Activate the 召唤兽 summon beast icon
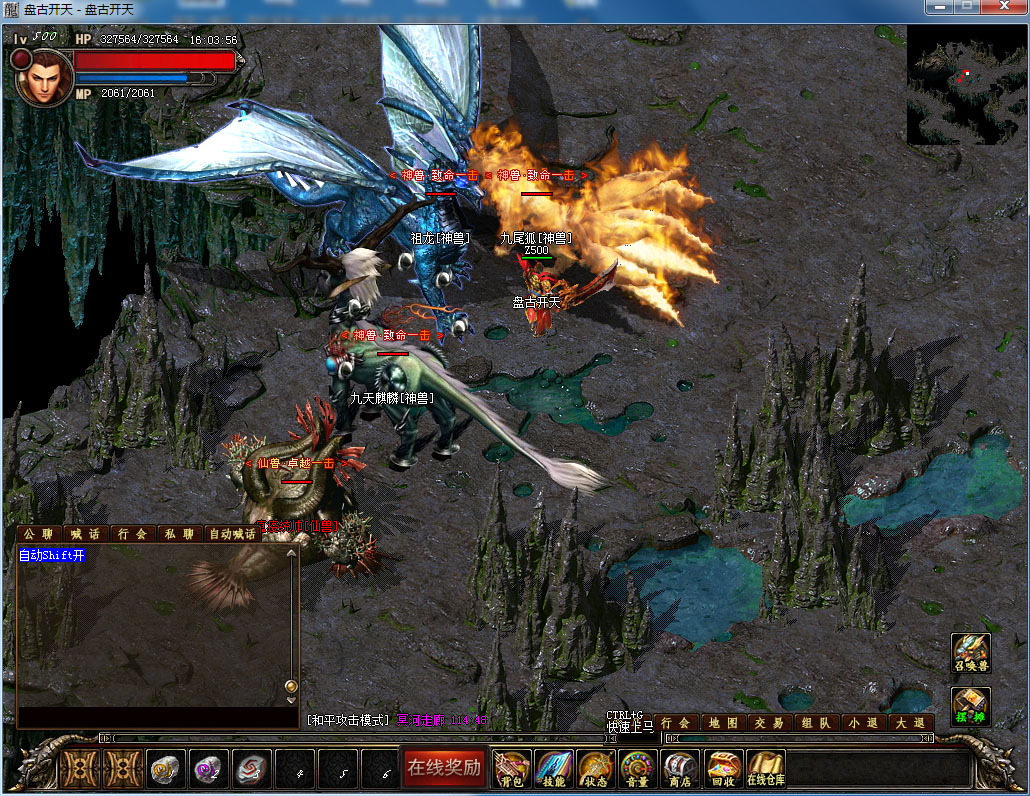The image size is (1030, 796). (970, 653)
